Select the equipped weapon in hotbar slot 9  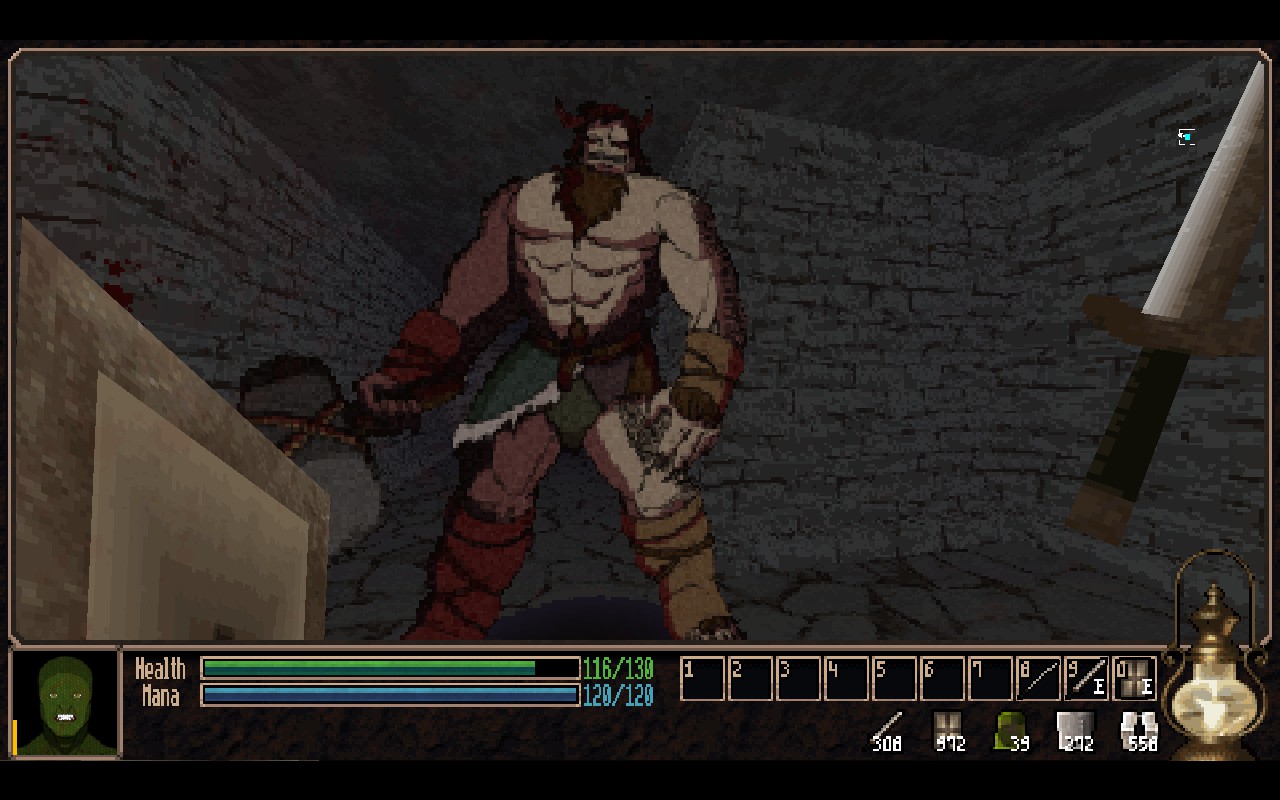(x=1086, y=679)
